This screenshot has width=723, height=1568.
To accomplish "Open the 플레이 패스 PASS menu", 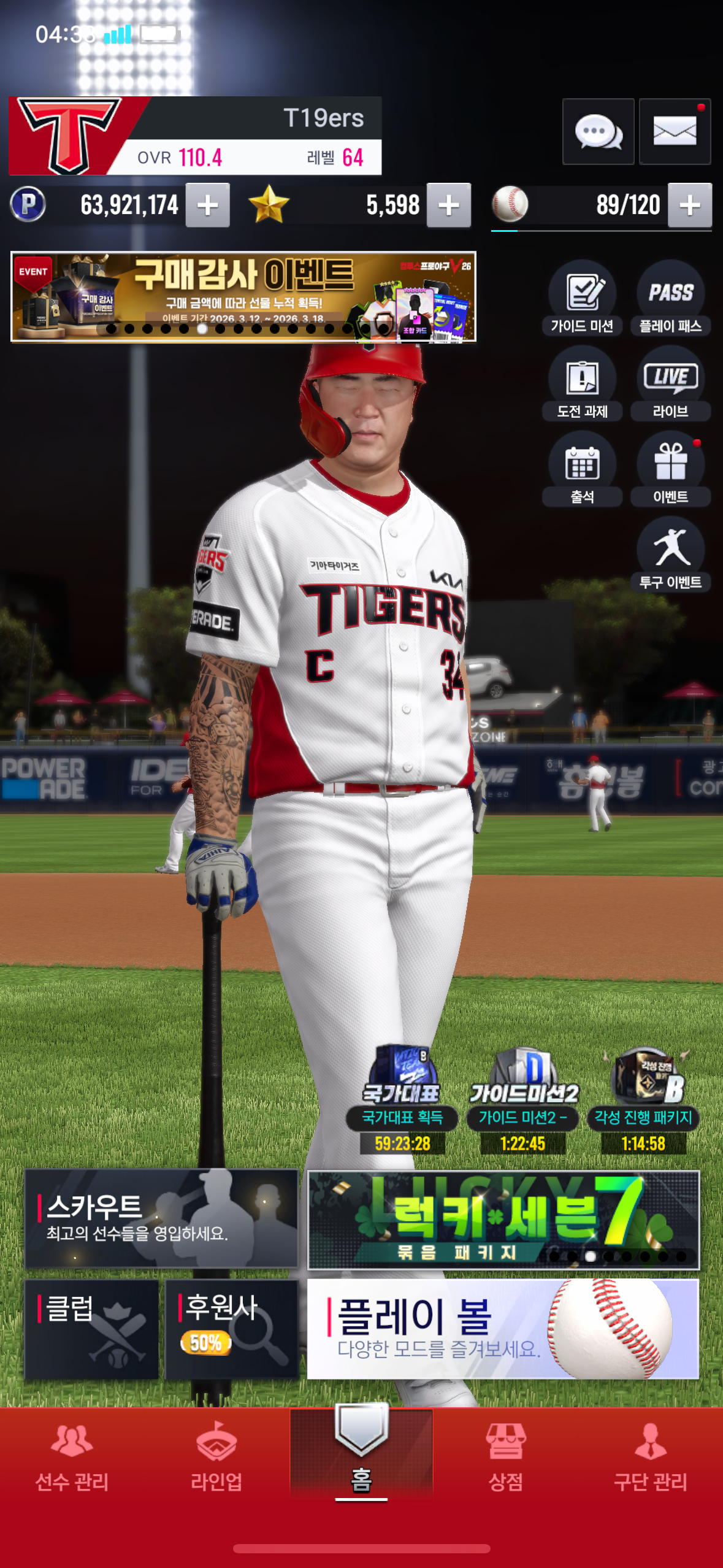I will tap(670, 298).
